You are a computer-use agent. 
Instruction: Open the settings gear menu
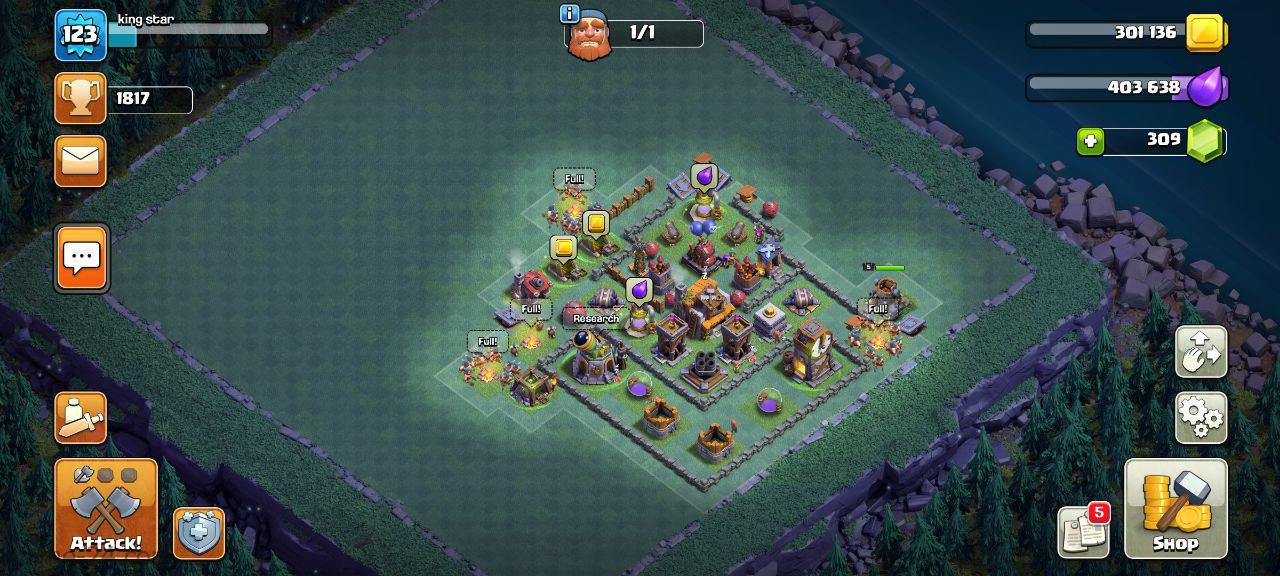pyautogui.click(x=1201, y=417)
